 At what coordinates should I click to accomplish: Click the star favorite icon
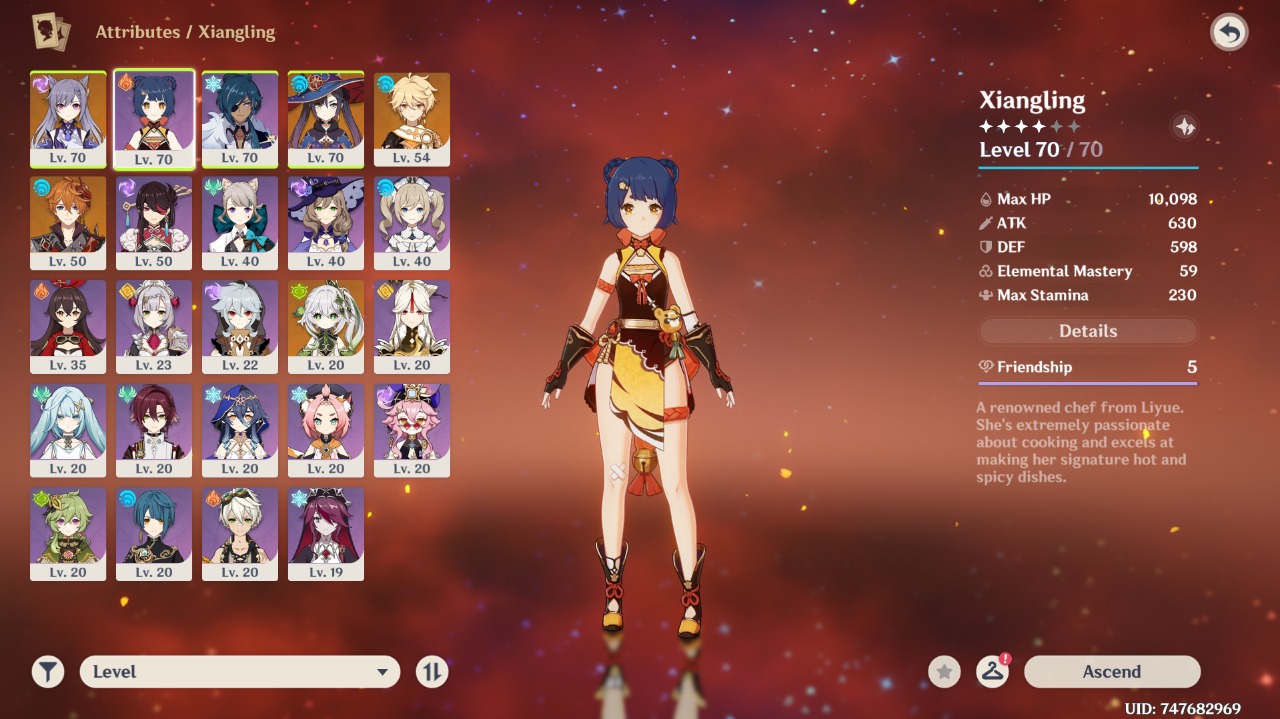point(944,672)
